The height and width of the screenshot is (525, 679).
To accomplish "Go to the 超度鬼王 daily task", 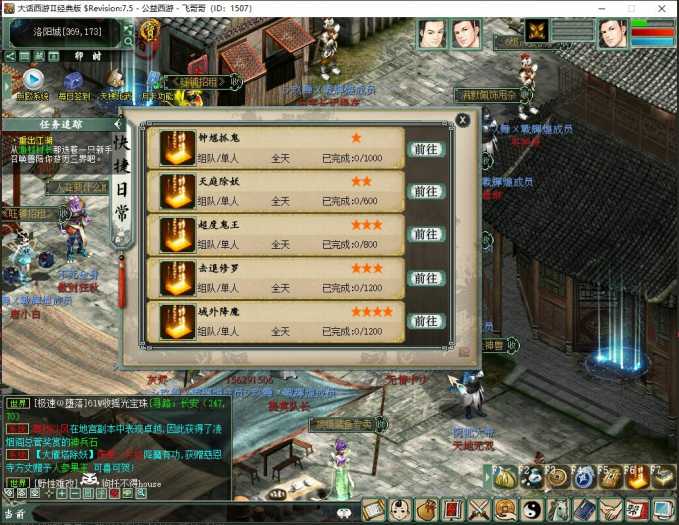I will [425, 234].
